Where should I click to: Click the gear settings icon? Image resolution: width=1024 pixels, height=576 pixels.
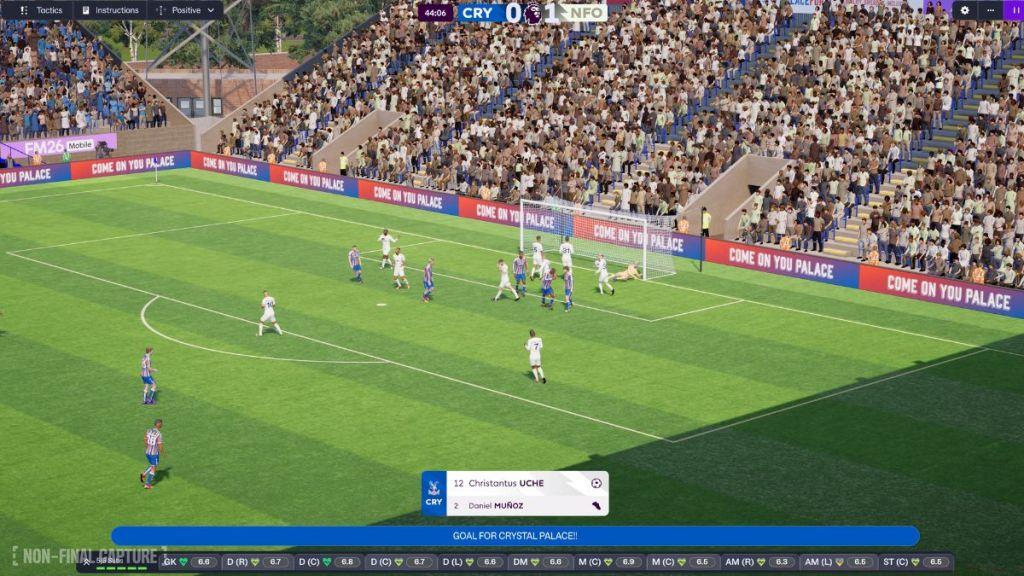pos(964,10)
